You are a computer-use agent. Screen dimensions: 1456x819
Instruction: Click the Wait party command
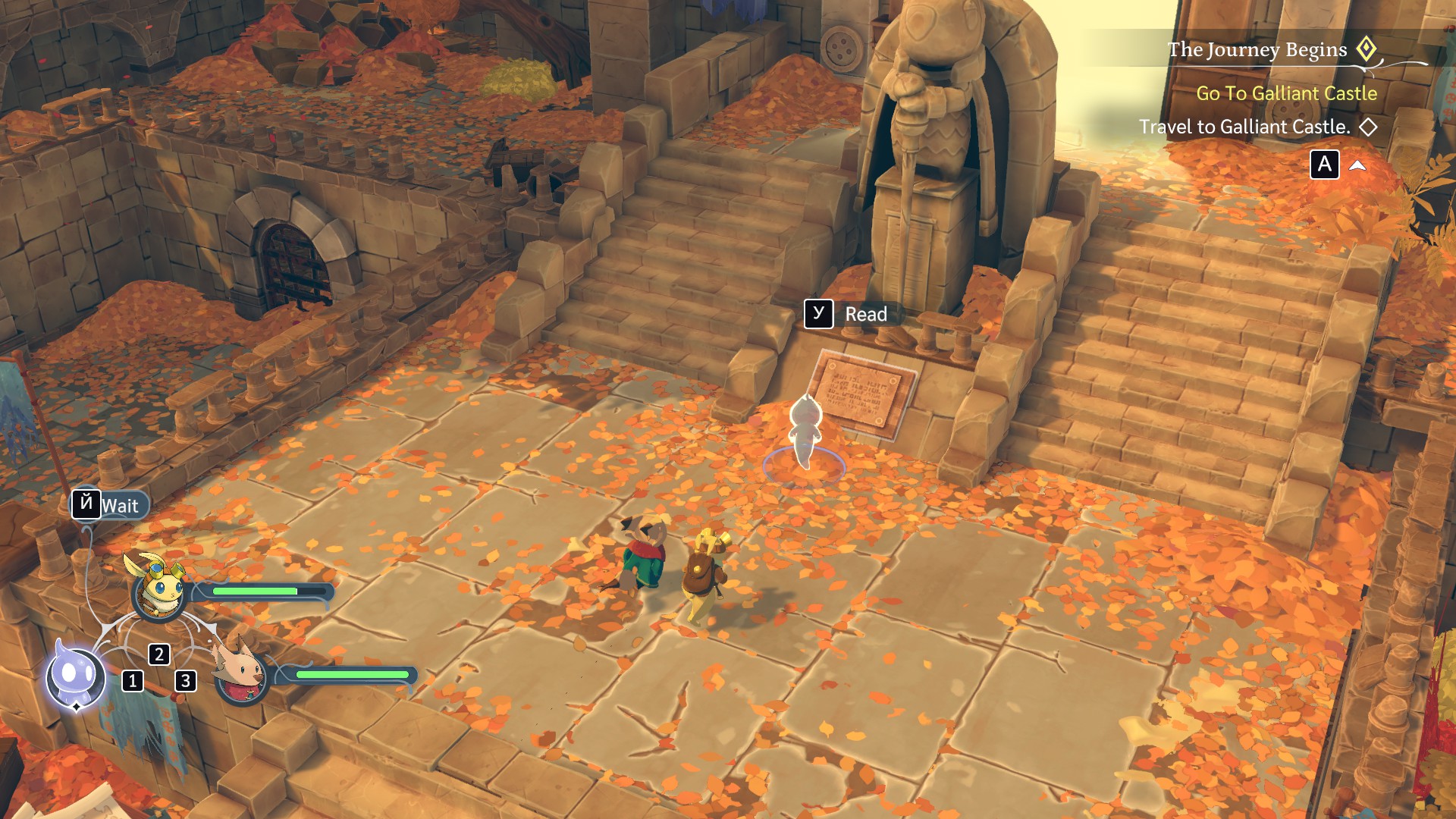[x=110, y=505]
